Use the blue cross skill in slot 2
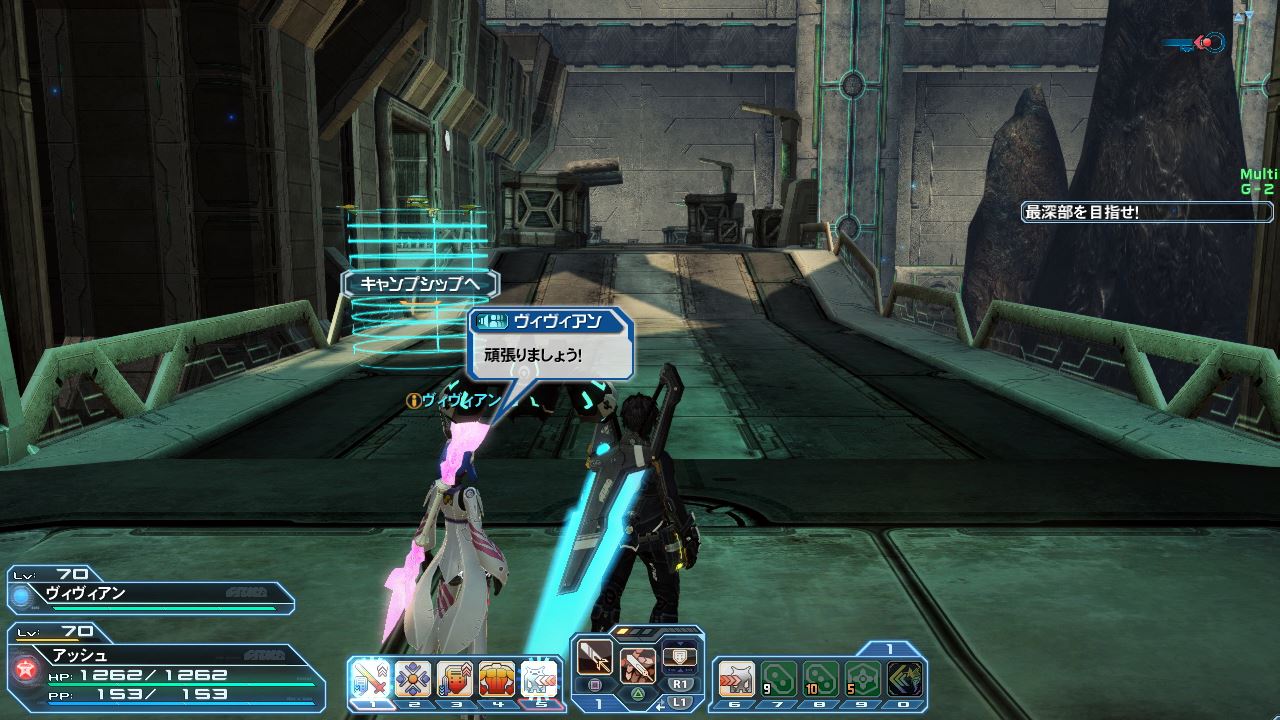The image size is (1280, 720). click(411, 680)
